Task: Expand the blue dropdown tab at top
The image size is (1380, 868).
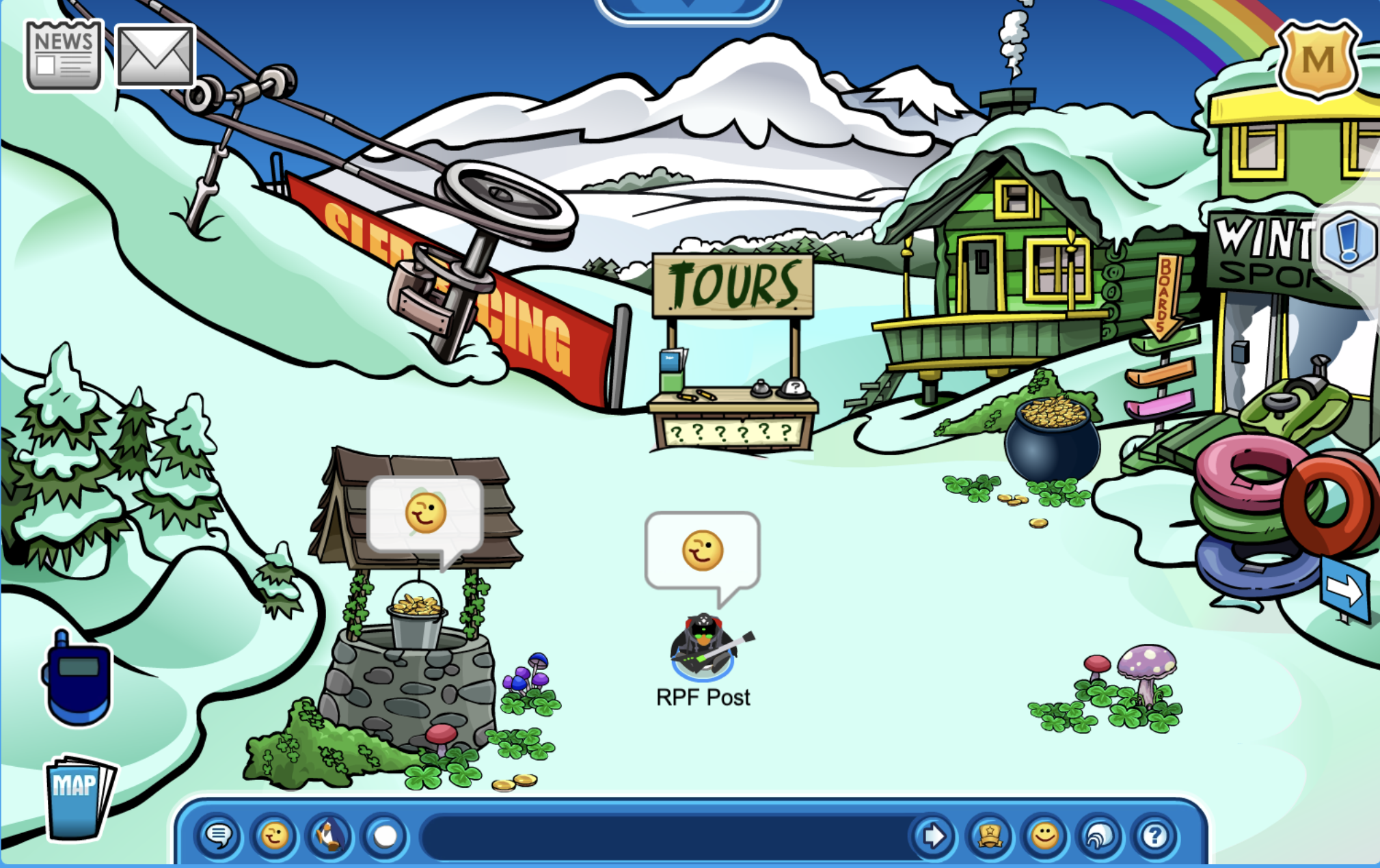Action: click(688, 7)
